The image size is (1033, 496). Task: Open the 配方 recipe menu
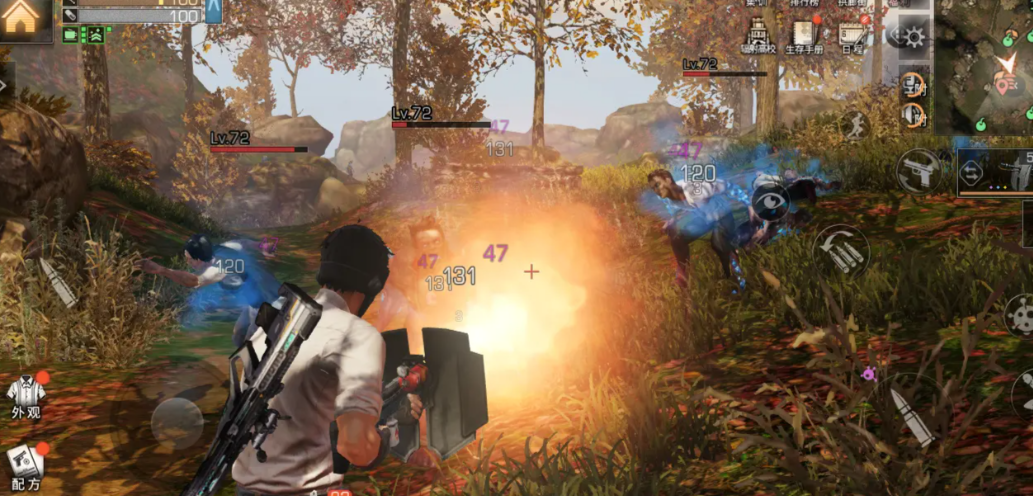pos(24,462)
